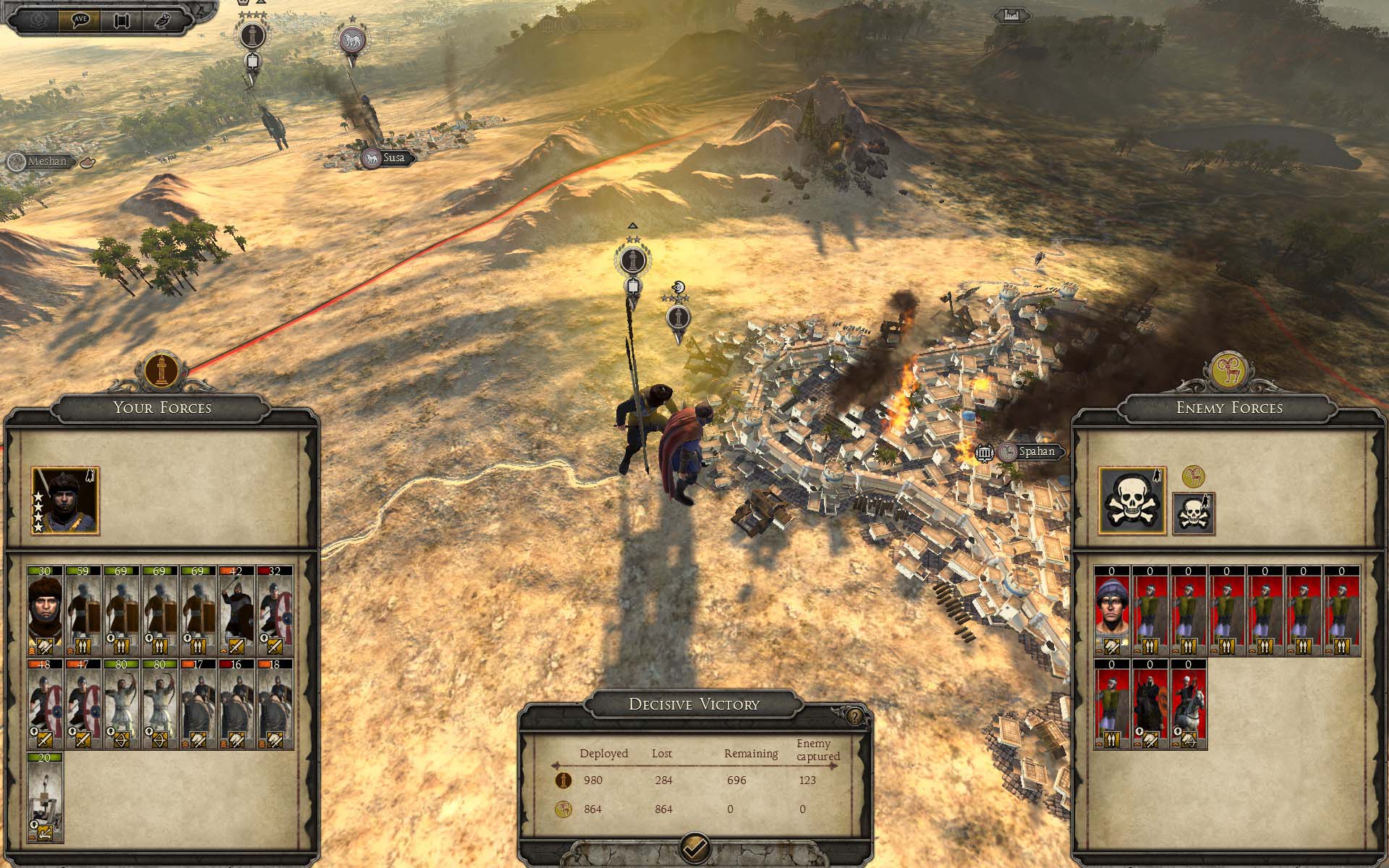Select the siege engine unit card with 20 men
The height and width of the screenshot is (868, 1389).
46,797
